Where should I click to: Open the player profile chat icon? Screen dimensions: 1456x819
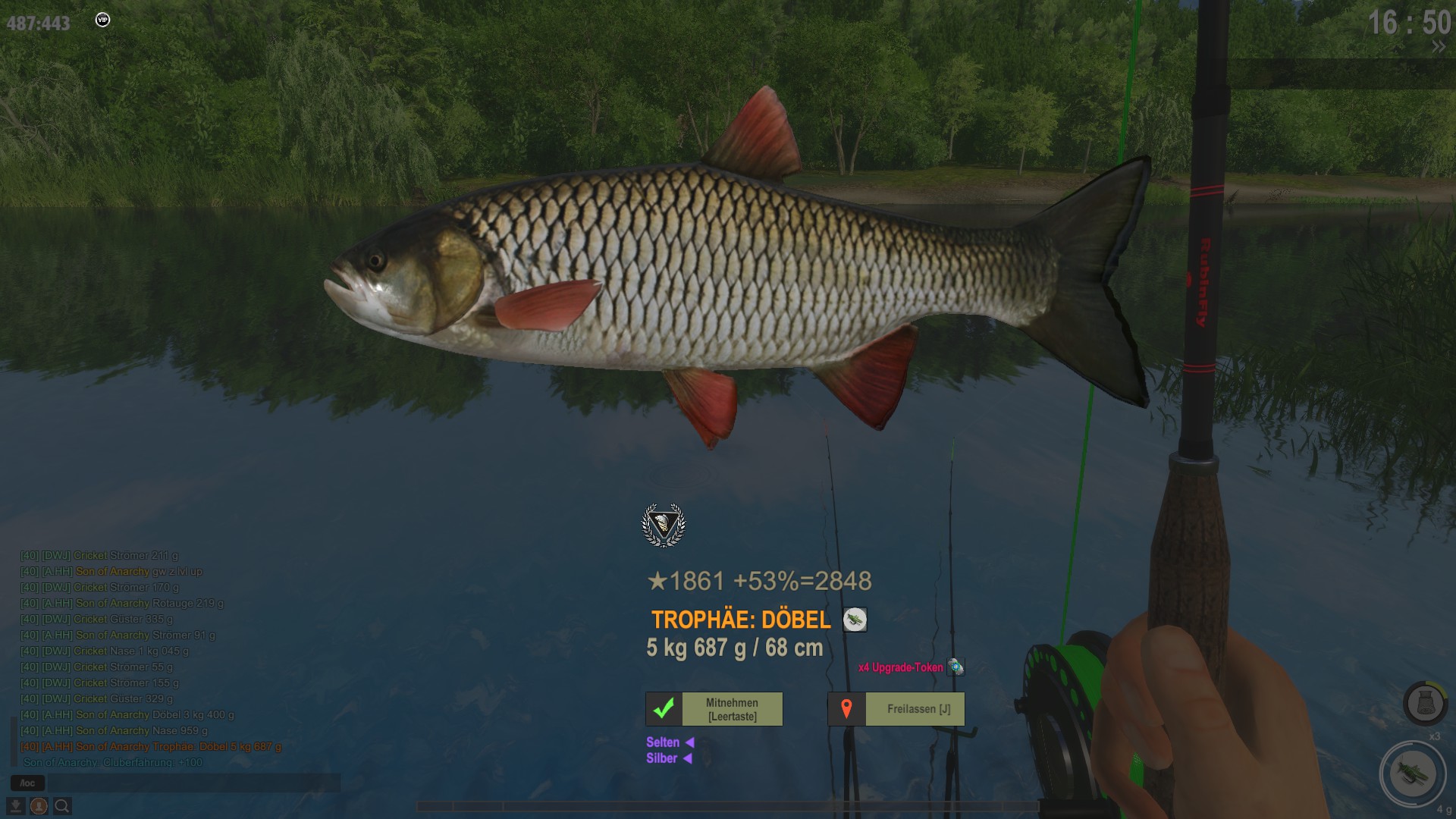(39, 806)
